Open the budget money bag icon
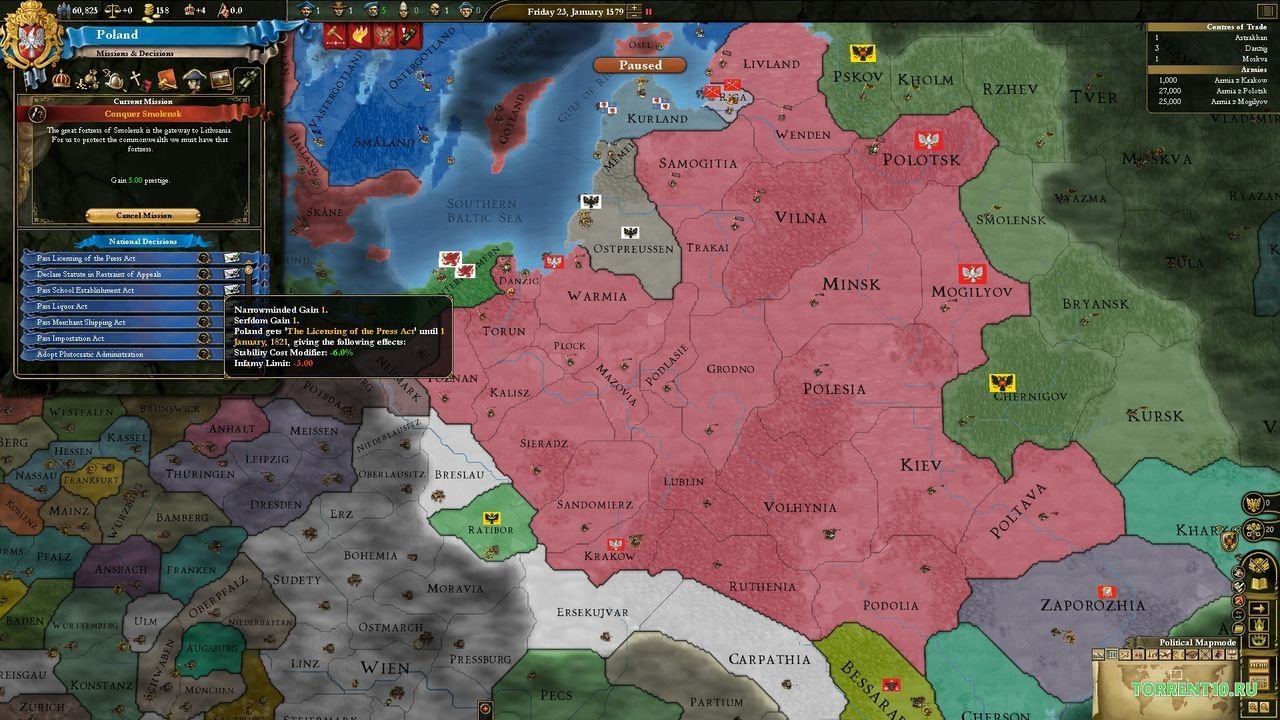This screenshot has height=720, width=1280. (x=89, y=79)
